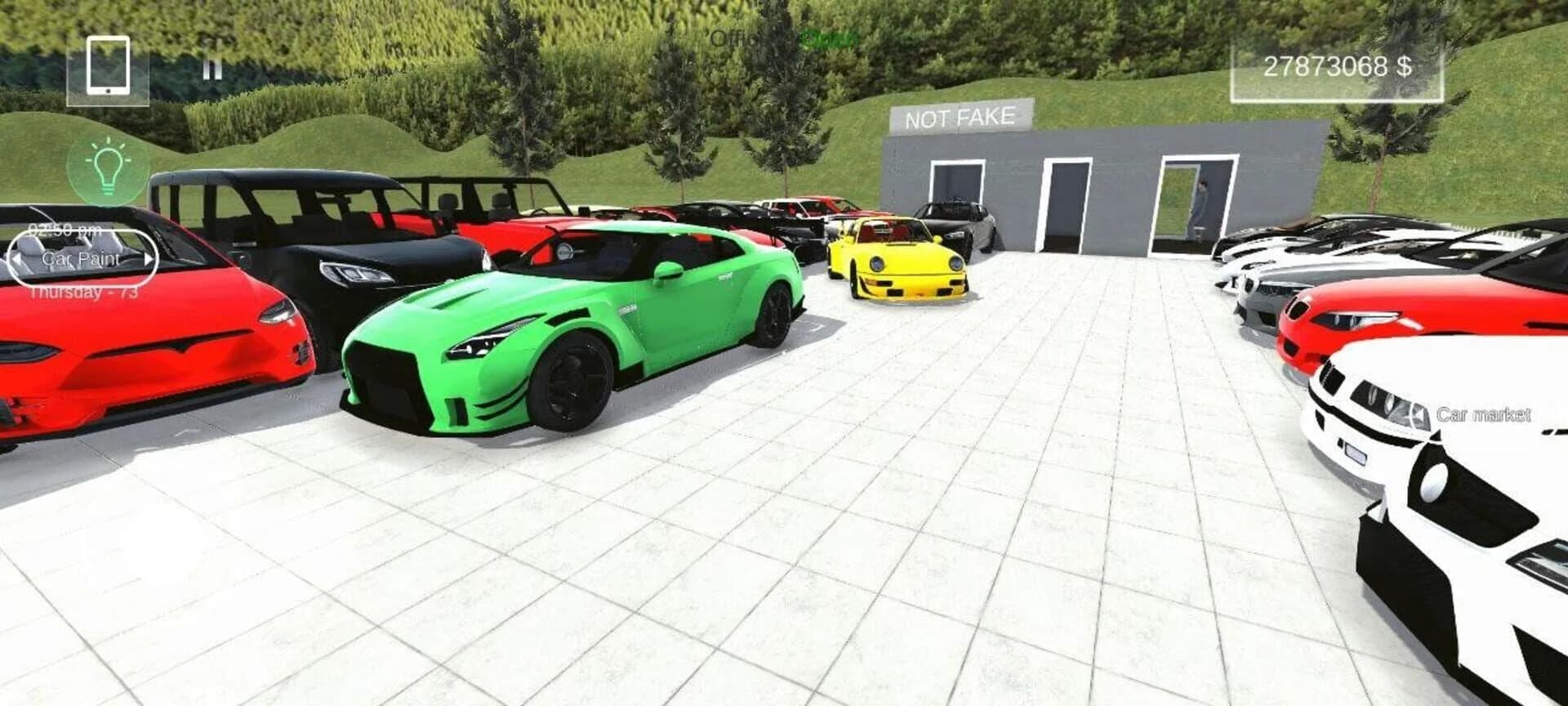Select next category with the Car Paint right arrow
The width and height of the screenshot is (1568, 706).
(149, 258)
